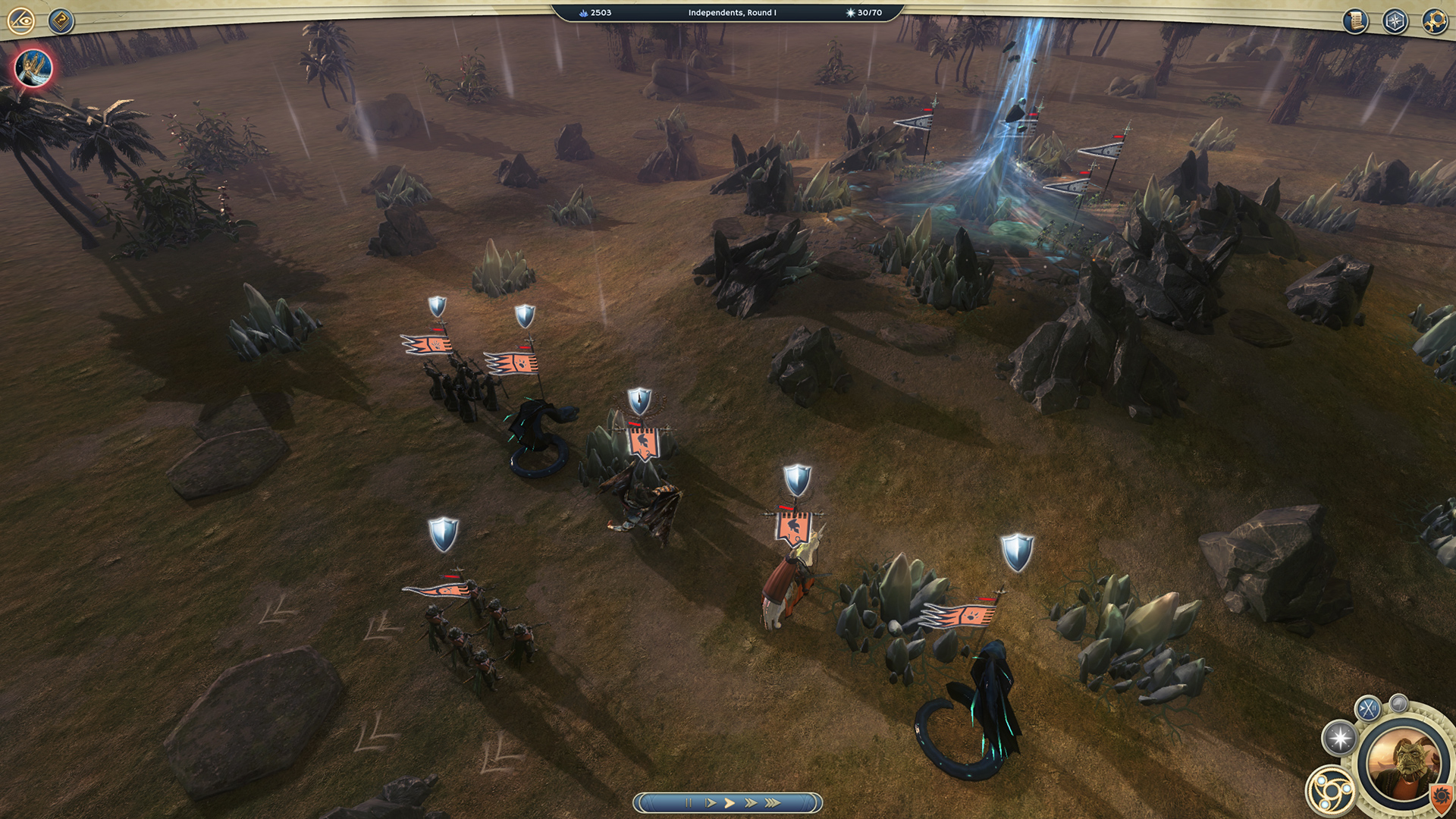
Task: Click the single-arrow normal speed button
Action: coord(711,801)
